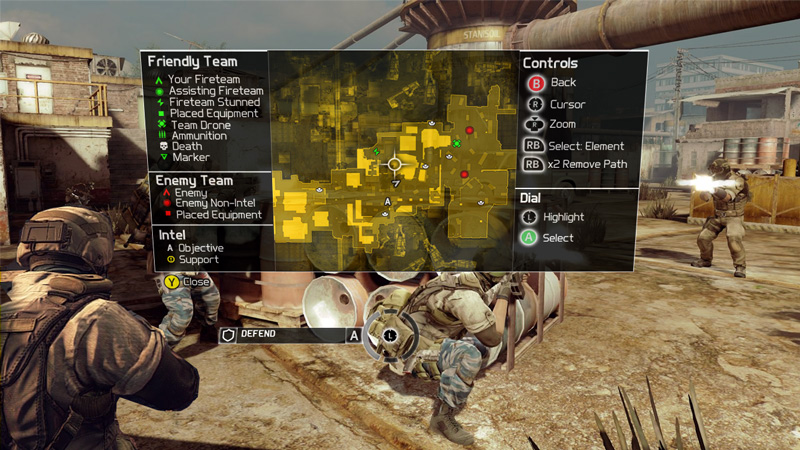Select the objective A marker on the map
Viewport: 800px width, 450px height.
tap(387, 201)
